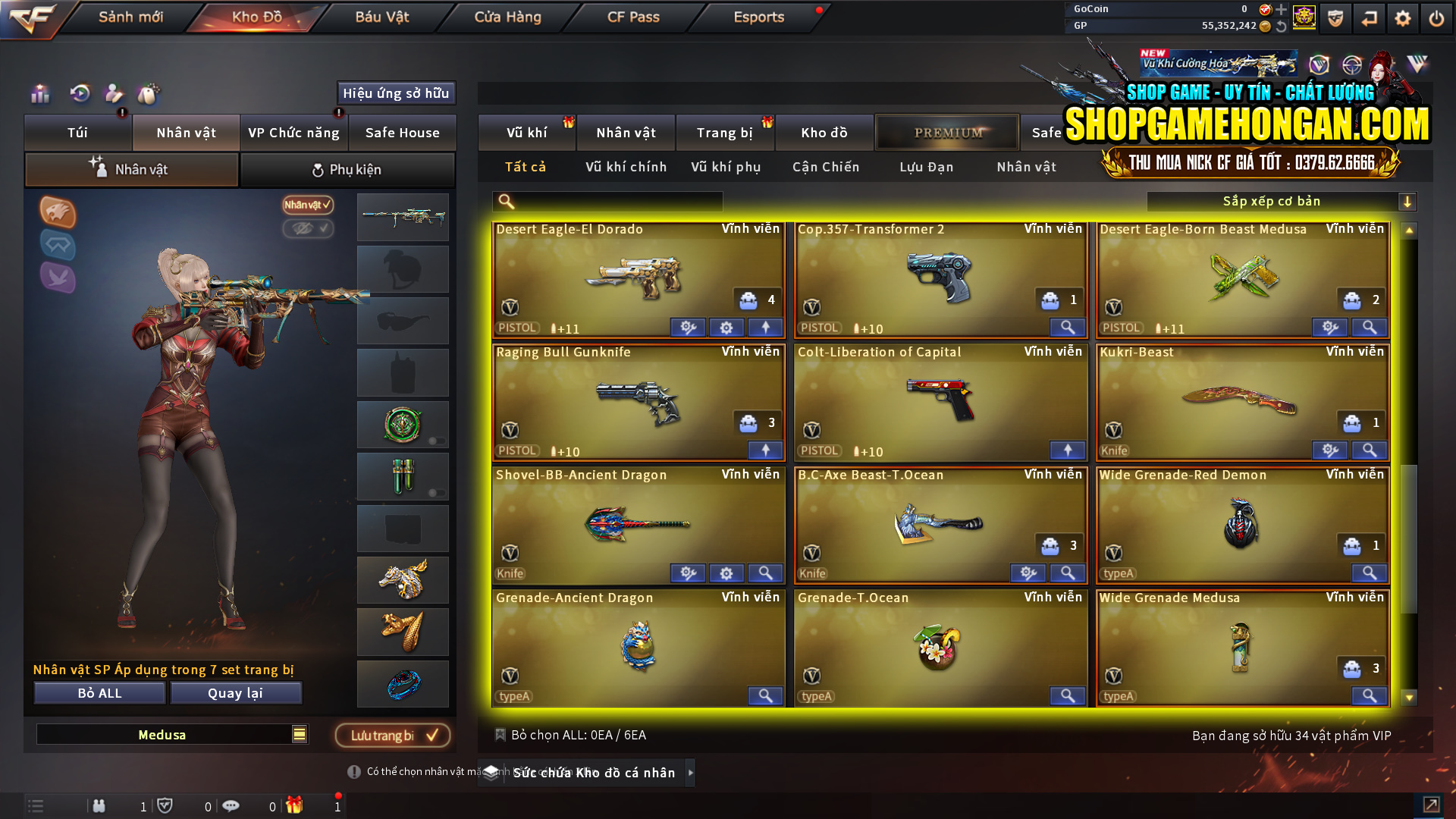The height and width of the screenshot is (819, 1456).
Task: Click the gear icon on Shovel-BB-Ancient Dragon
Action: click(726, 573)
